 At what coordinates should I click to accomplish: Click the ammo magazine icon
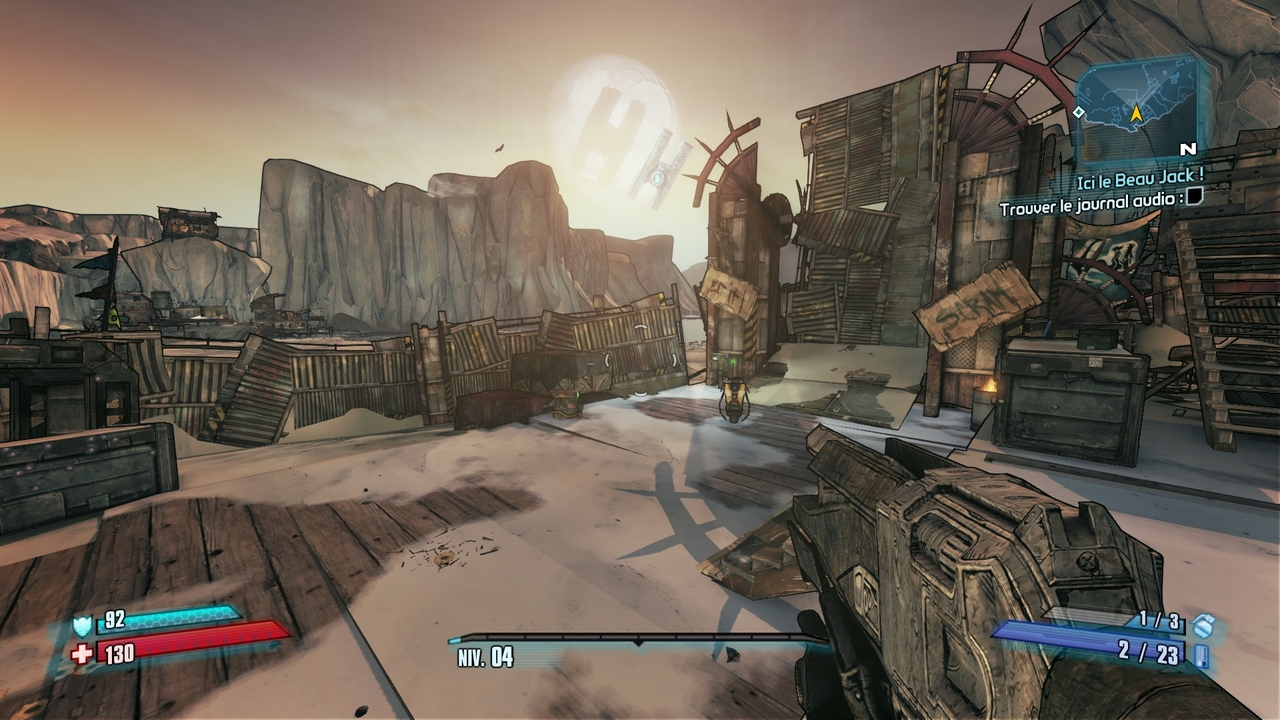coord(1201,655)
